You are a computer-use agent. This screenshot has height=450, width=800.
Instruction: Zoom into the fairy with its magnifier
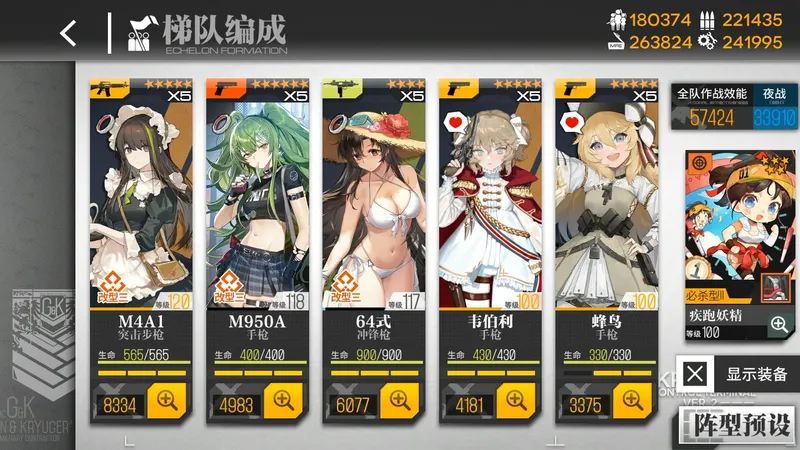(x=778, y=323)
